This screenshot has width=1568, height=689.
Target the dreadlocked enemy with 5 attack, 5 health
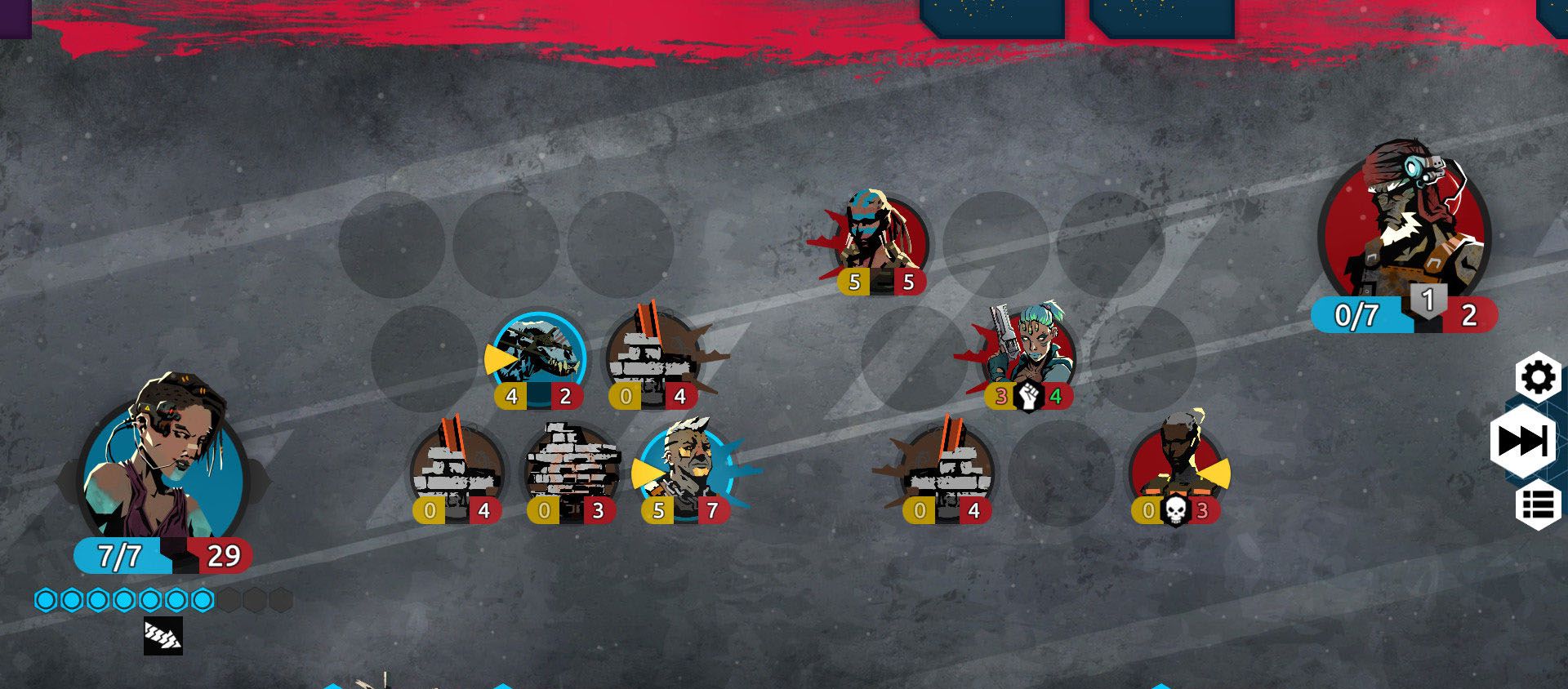880,237
